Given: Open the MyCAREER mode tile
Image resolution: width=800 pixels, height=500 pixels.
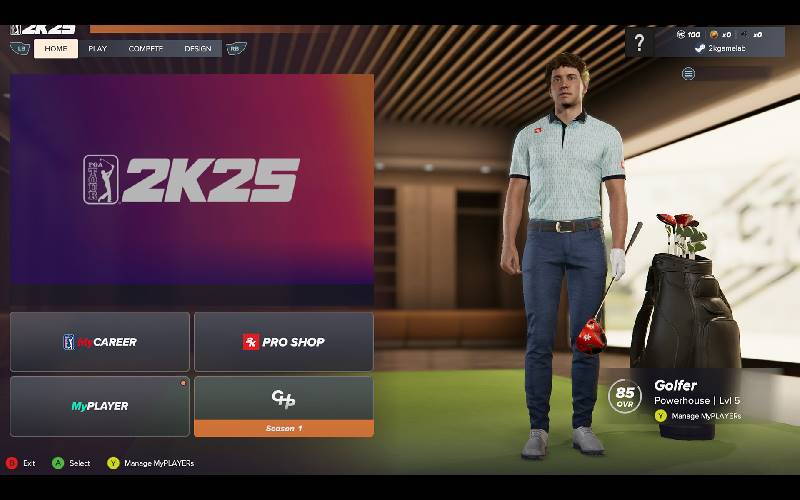Looking at the screenshot, I should point(100,342).
